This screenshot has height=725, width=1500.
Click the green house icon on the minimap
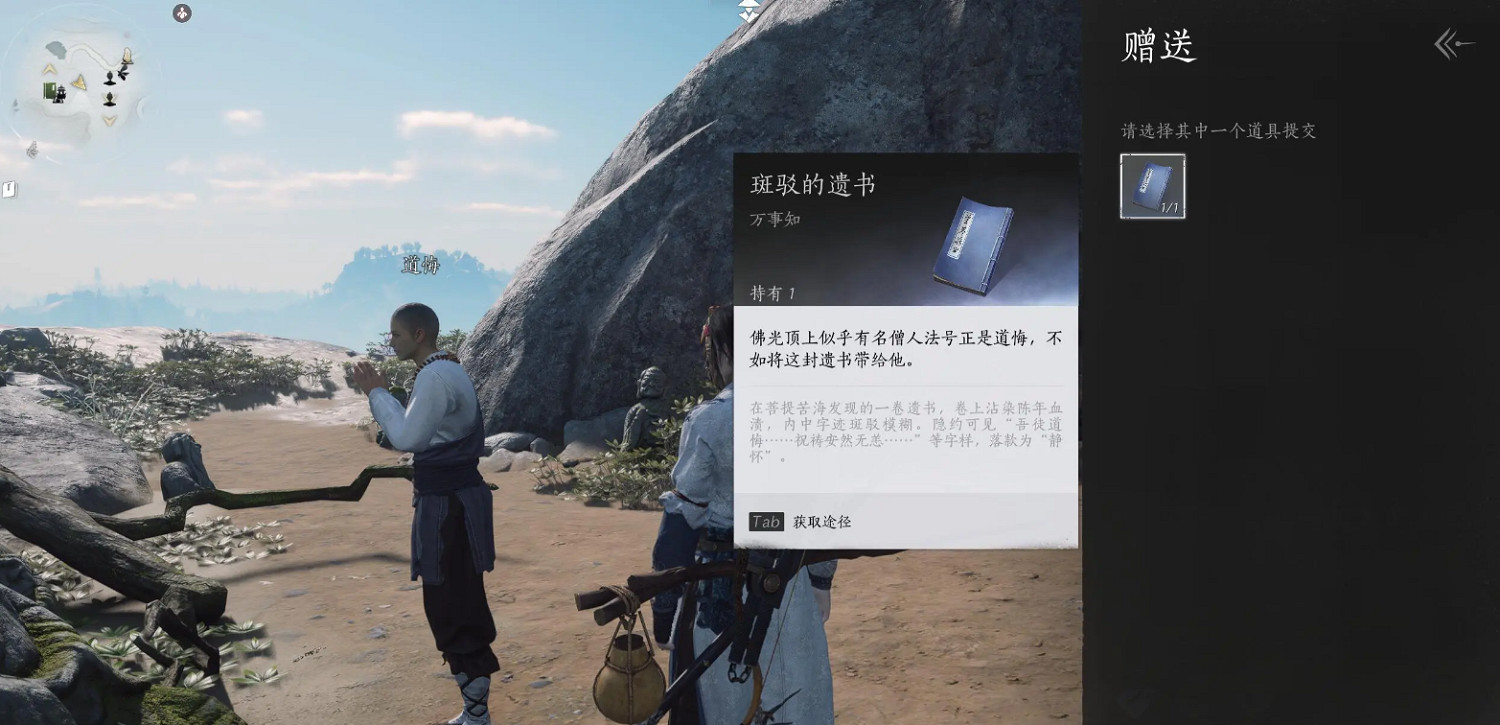pos(50,91)
